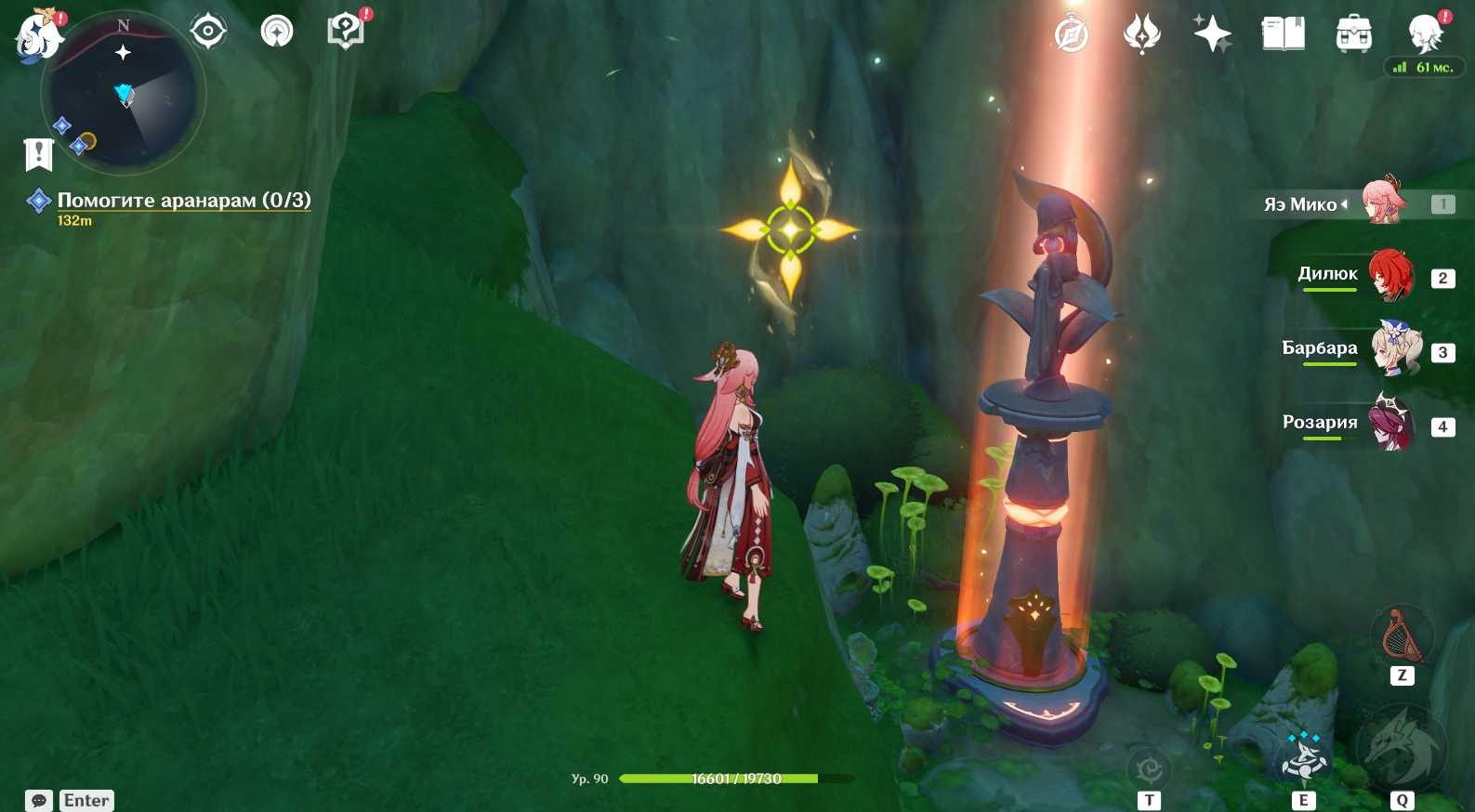Screen dimensions: 1475x812
Task: Open the compass events icon
Action: (x=1072, y=35)
